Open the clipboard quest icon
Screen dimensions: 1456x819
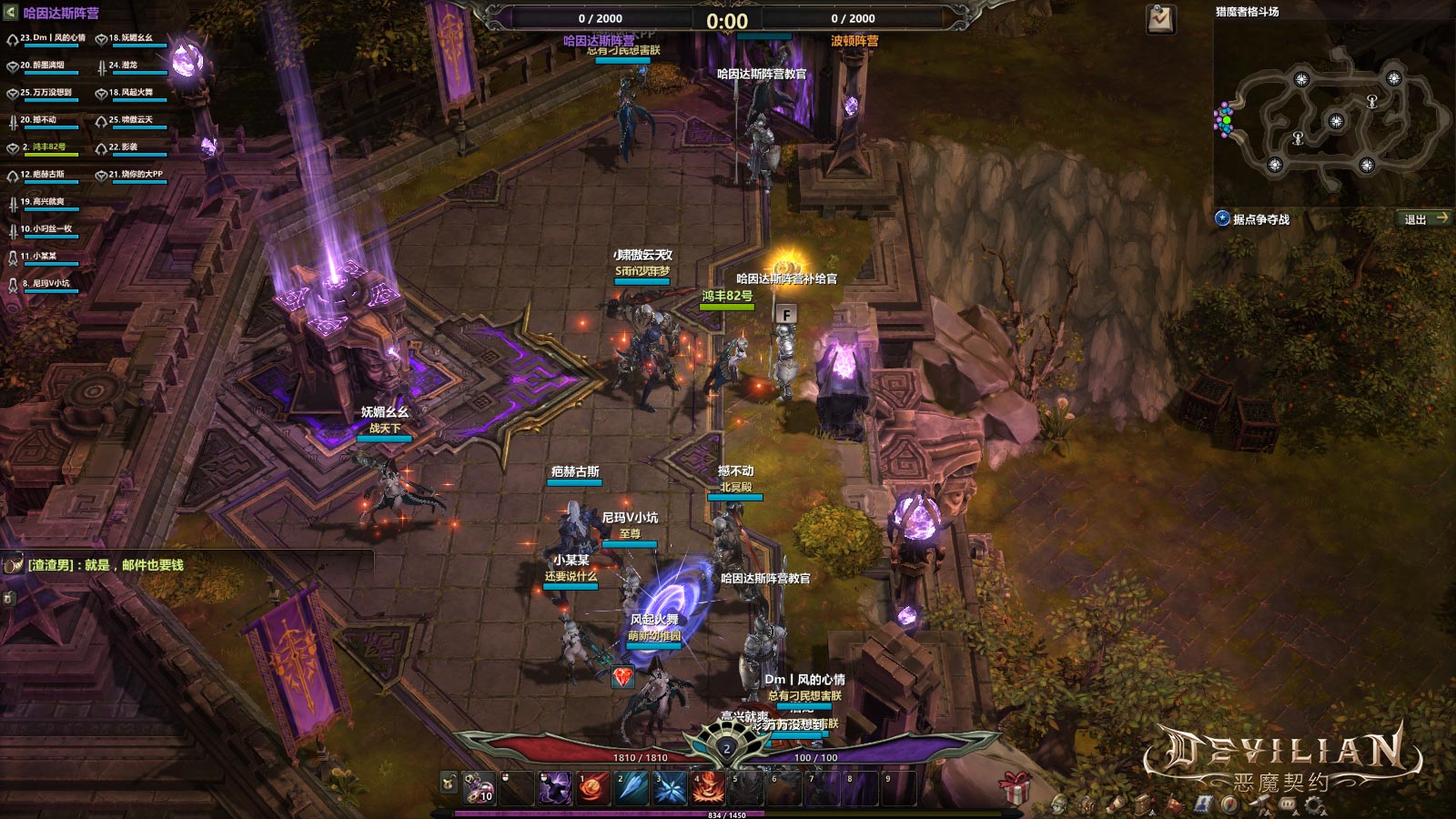coord(1160,19)
